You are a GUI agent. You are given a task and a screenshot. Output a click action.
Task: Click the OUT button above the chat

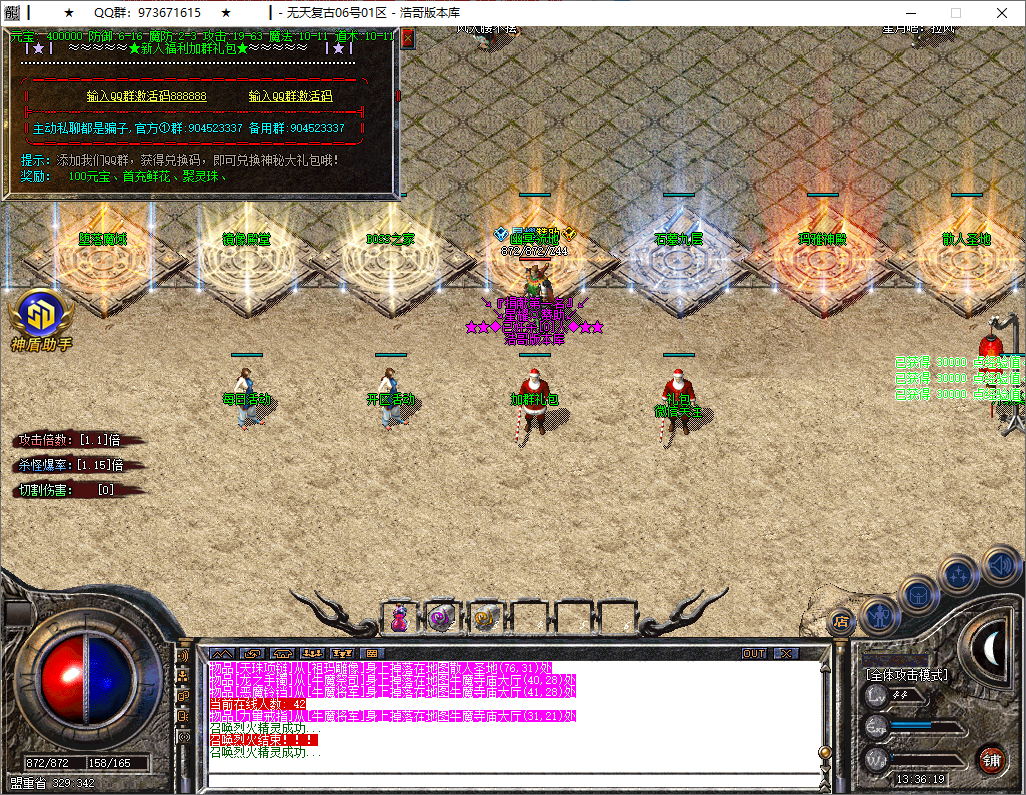(754, 653)
